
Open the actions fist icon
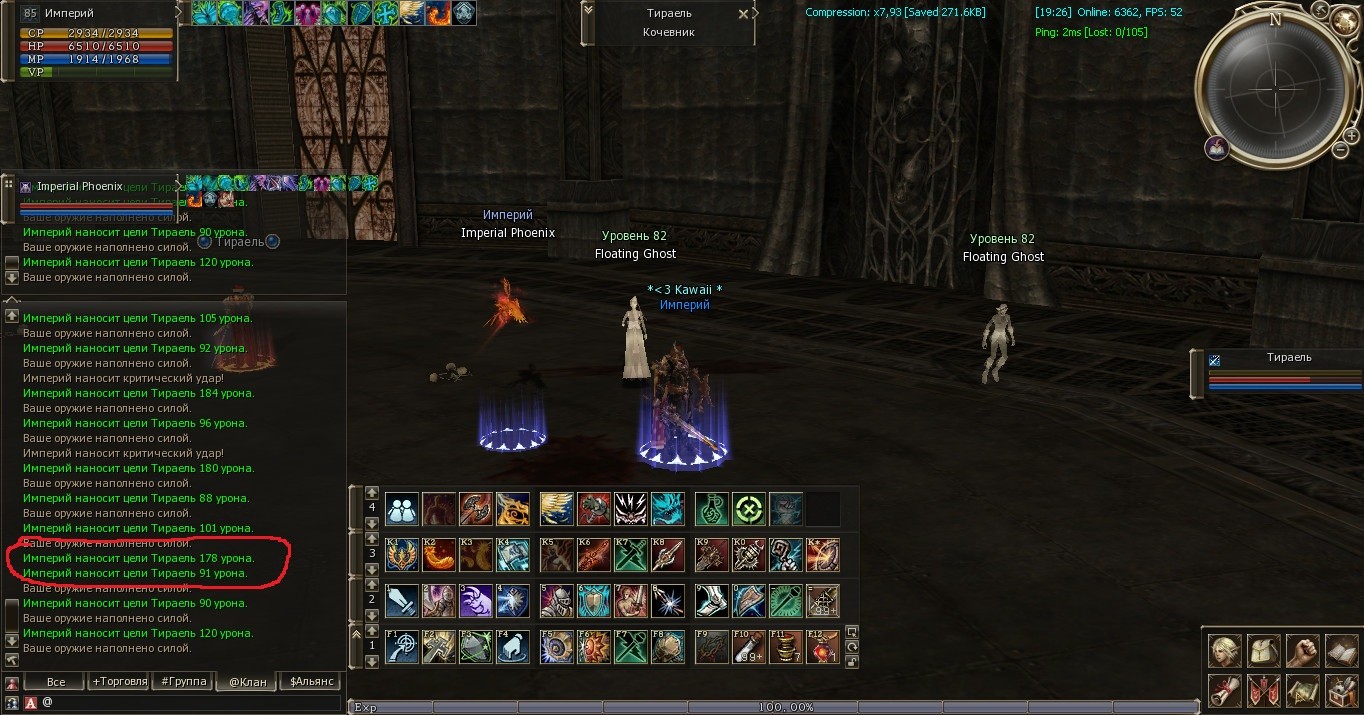click(x=1302, y=651)
